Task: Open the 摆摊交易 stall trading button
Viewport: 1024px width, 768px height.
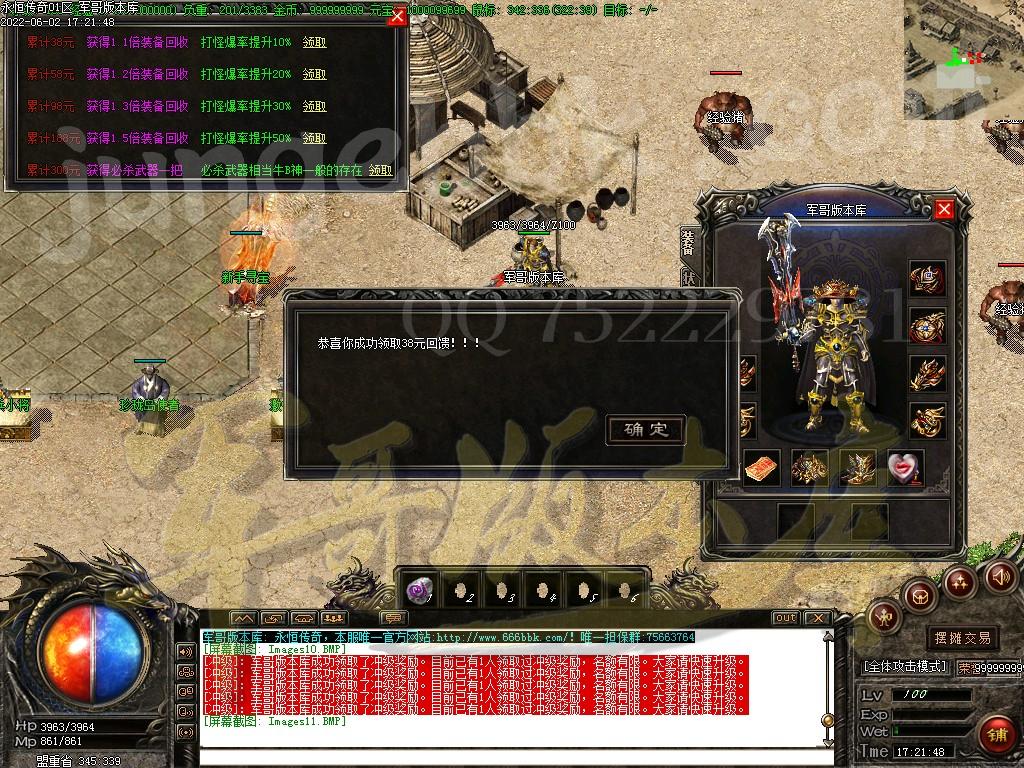Action: tap(963, 638)
